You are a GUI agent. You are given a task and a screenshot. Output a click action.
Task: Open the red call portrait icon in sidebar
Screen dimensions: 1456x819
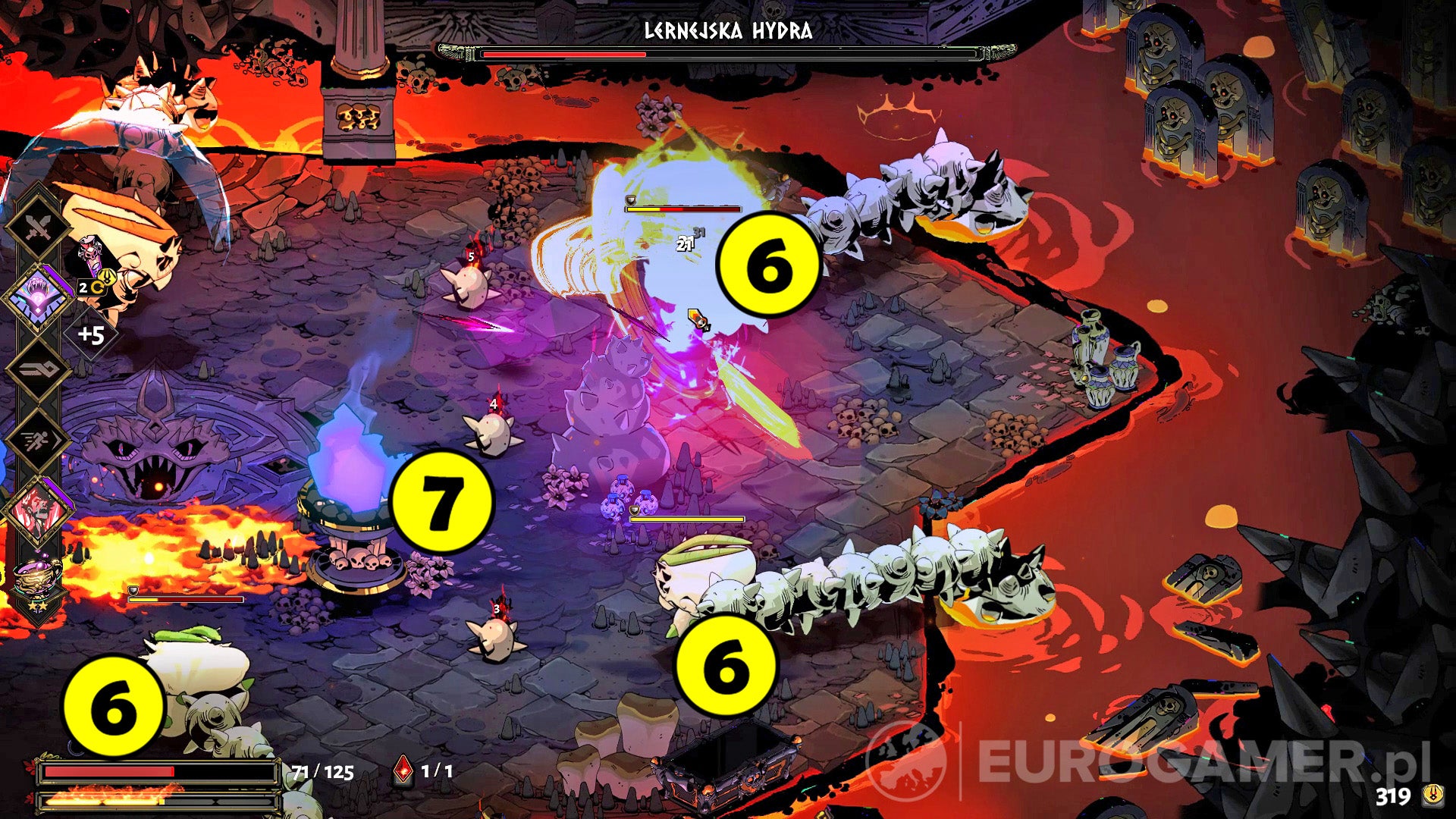click(x=39, y=507)
